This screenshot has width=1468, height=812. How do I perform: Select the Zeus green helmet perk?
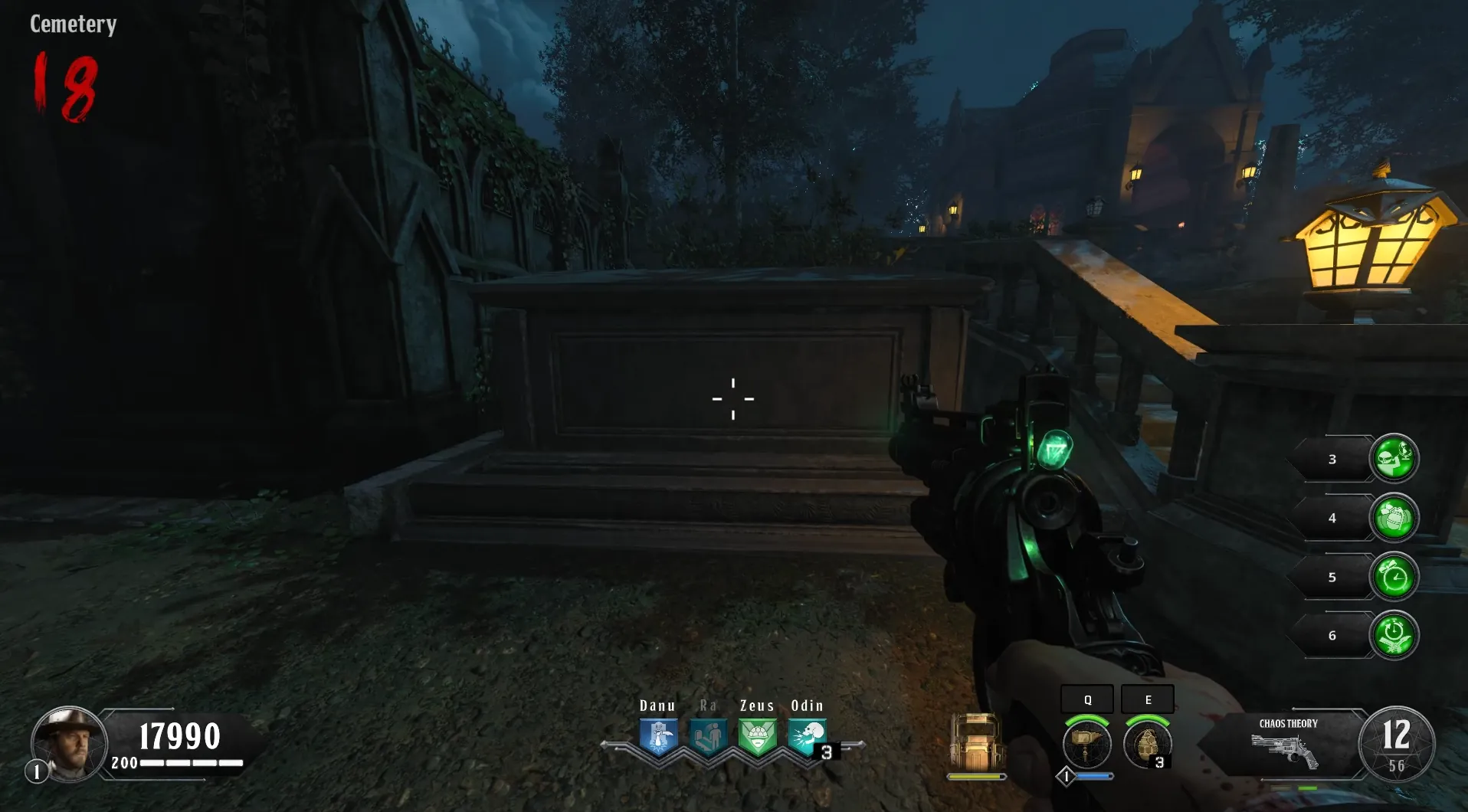757,737
